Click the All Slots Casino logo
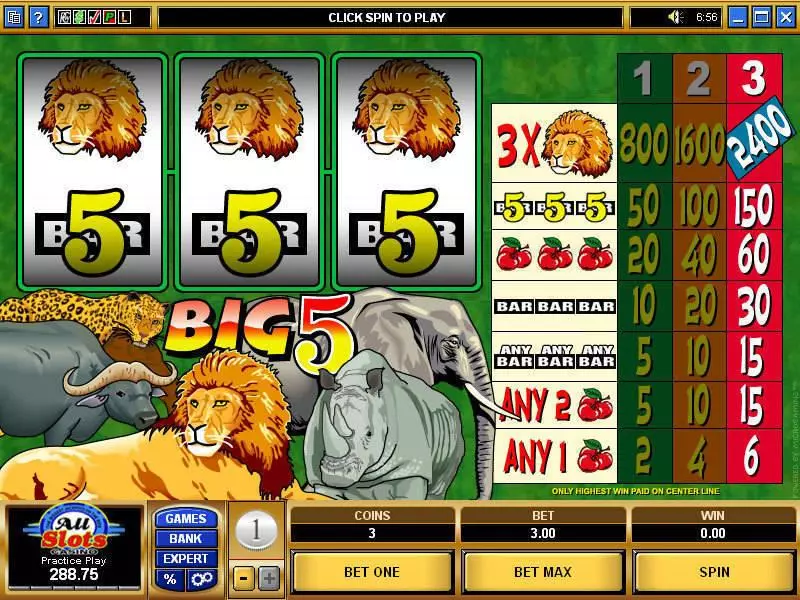Screen dimensions: 800x600 point(74,530)
